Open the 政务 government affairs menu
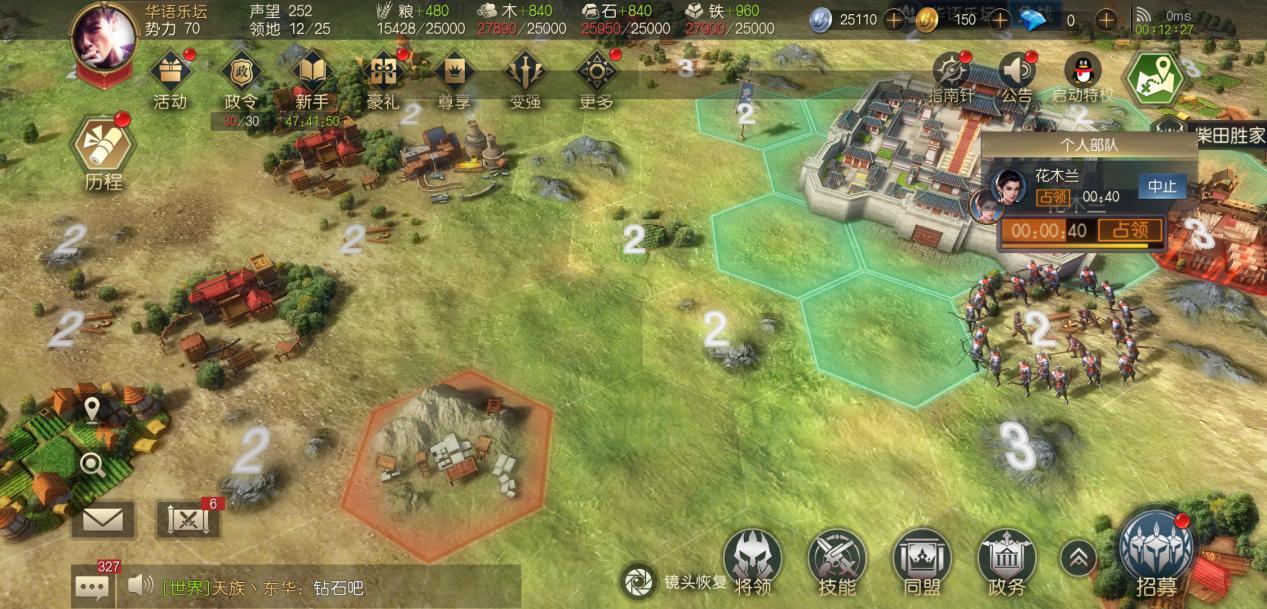 coord(1006,558)
